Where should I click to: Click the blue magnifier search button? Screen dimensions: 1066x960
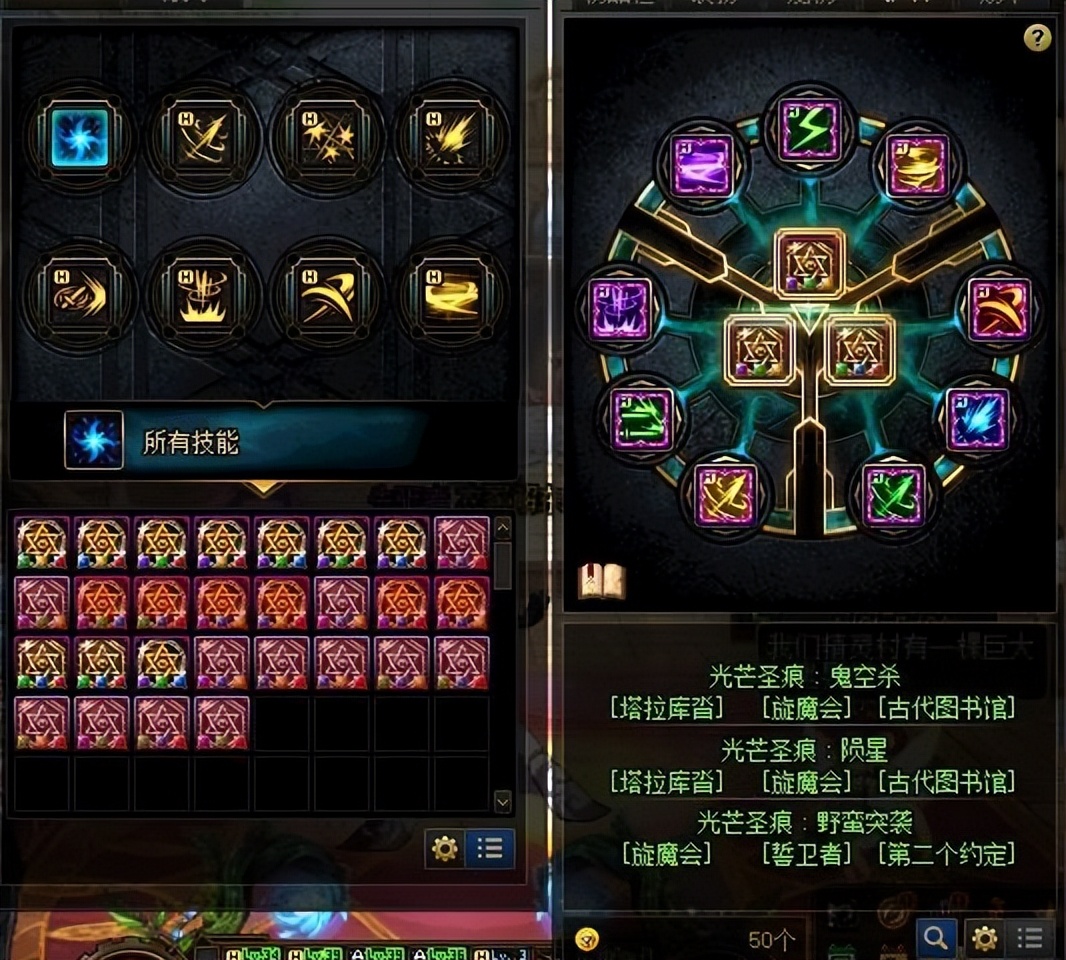pos(935,938)
